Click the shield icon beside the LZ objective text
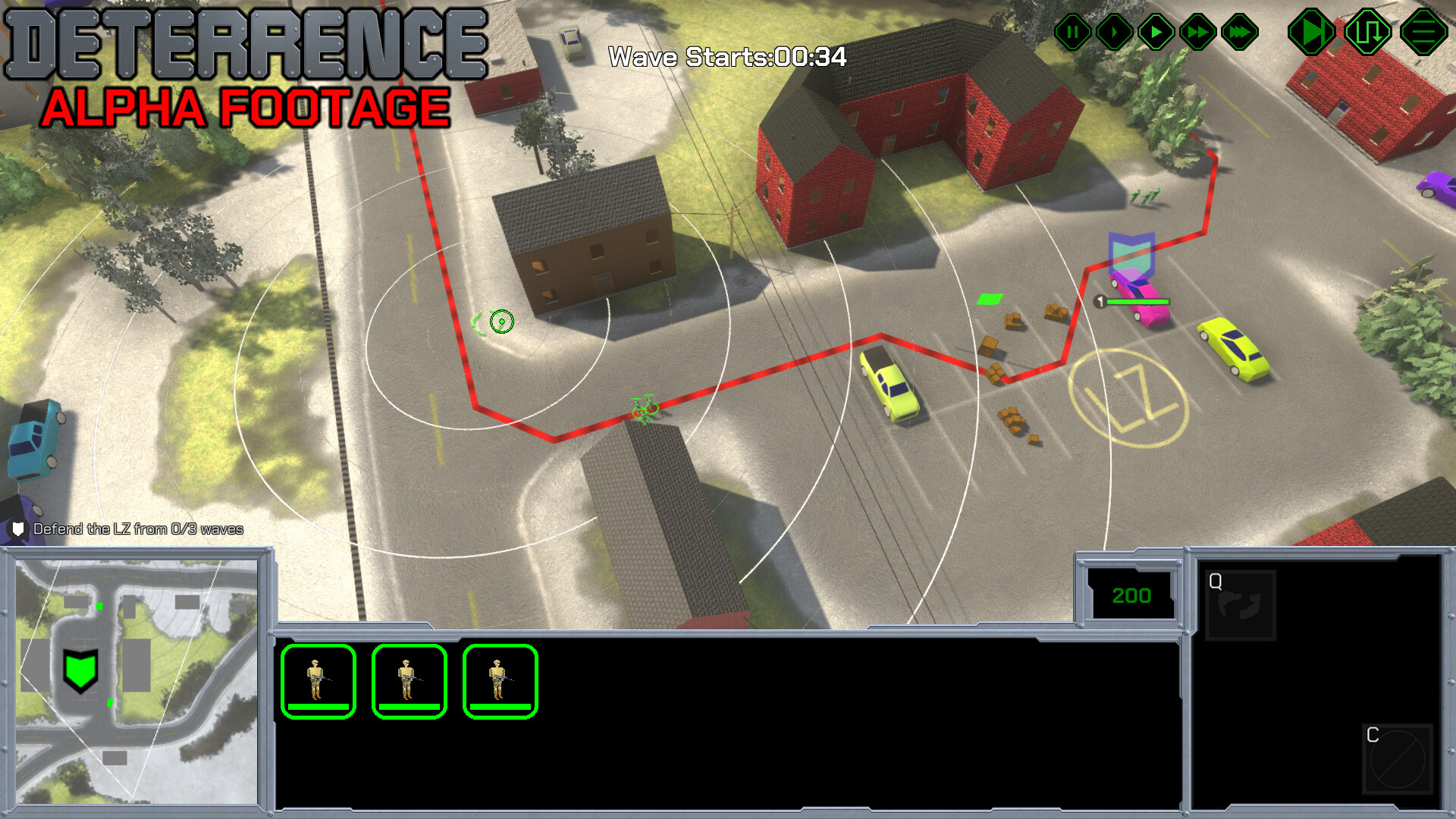Screen dimensions: 1456x819 (x=17, y=529)
